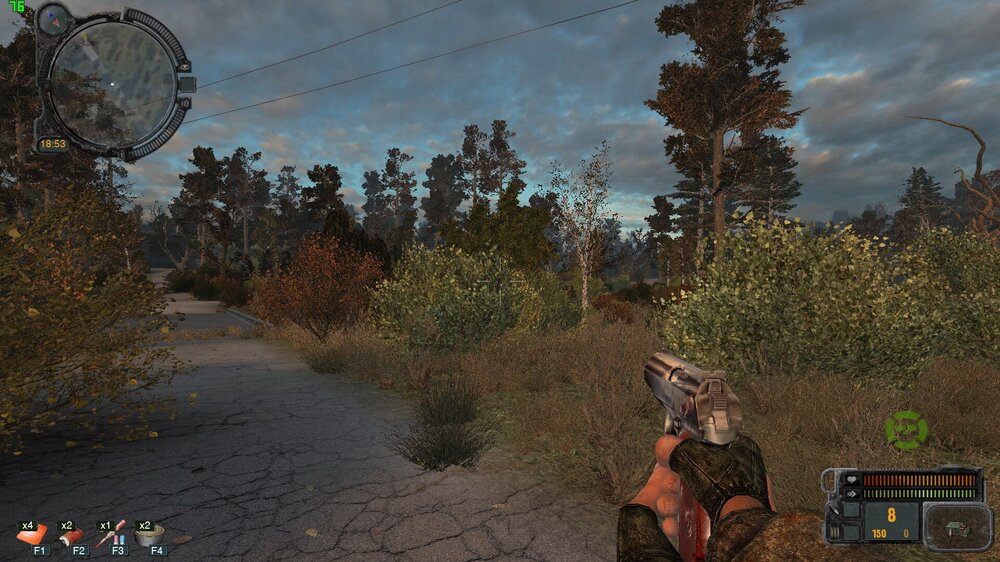Select the tin can in the F4 slot
This screenshot has height=562, width=1000.
[150, 535]
